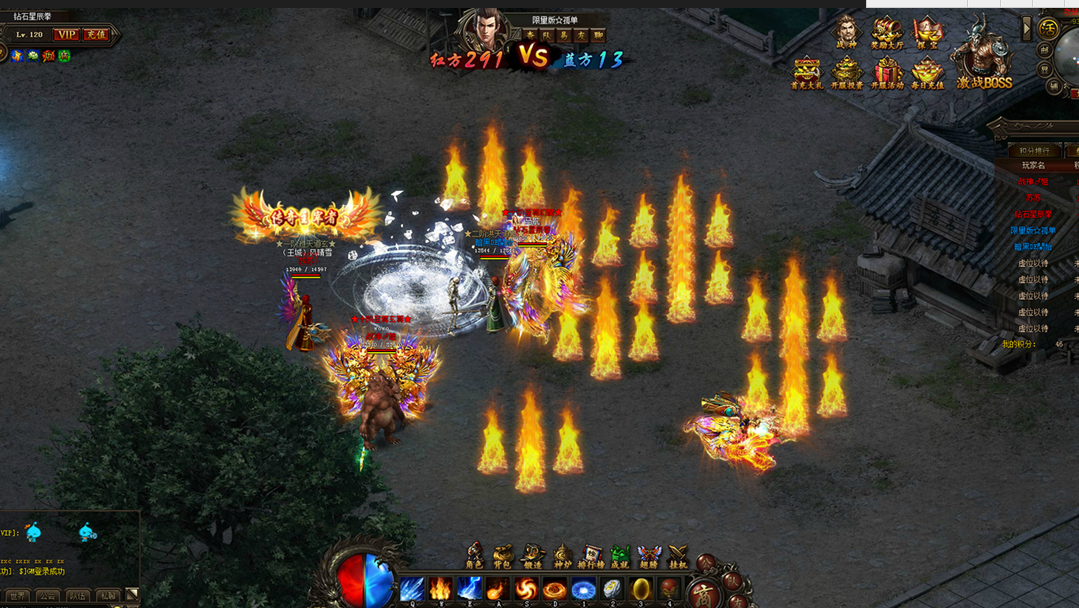The height and width of the screenshot is (608, 1079).
Task: Open the 排行榜 rankings board
Action: coord(592,555)
